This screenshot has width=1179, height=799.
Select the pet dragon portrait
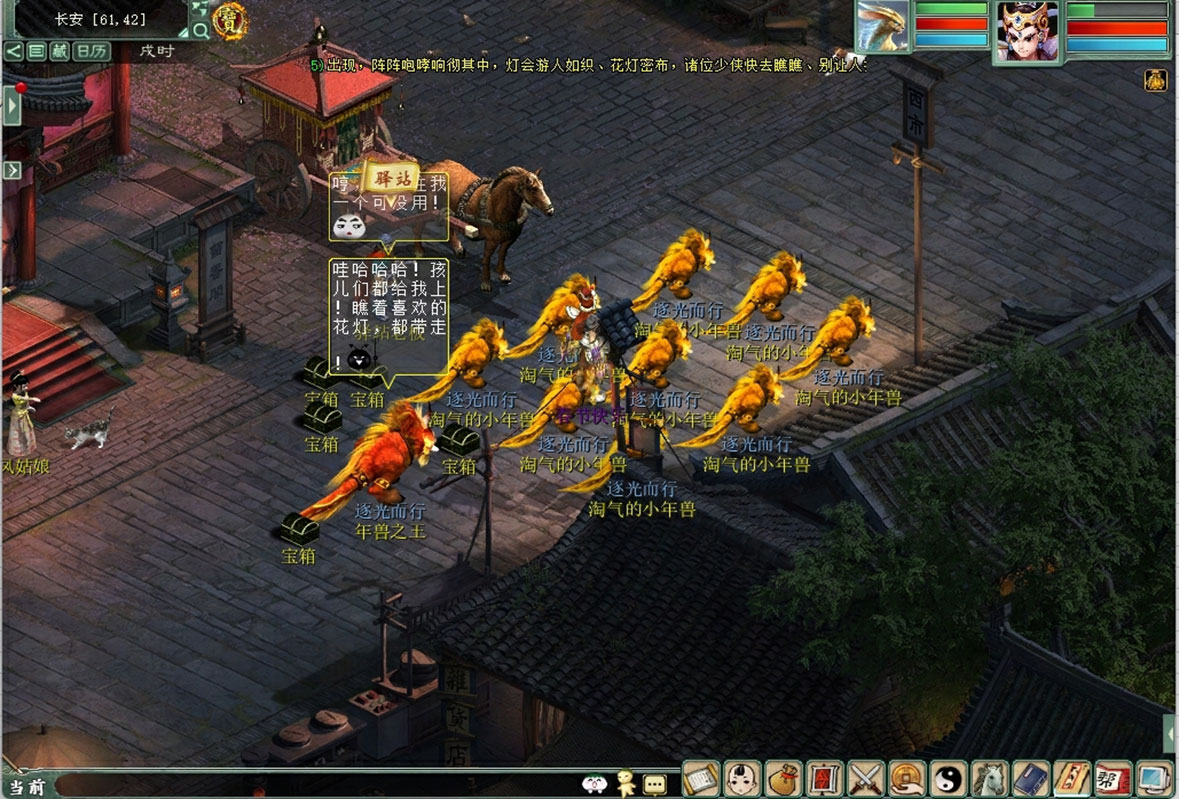[882, 26]
